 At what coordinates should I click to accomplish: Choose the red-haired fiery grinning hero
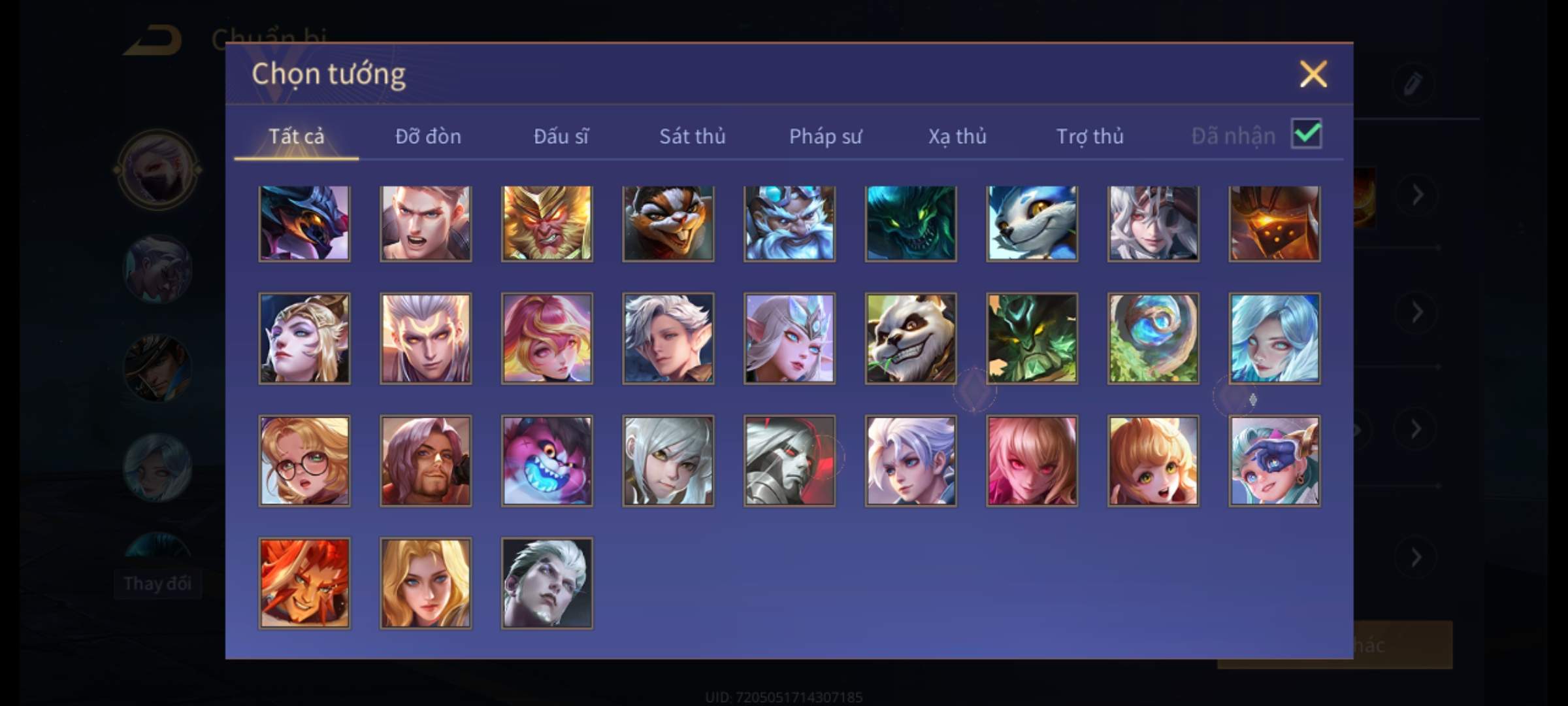(x=304, y=583)
